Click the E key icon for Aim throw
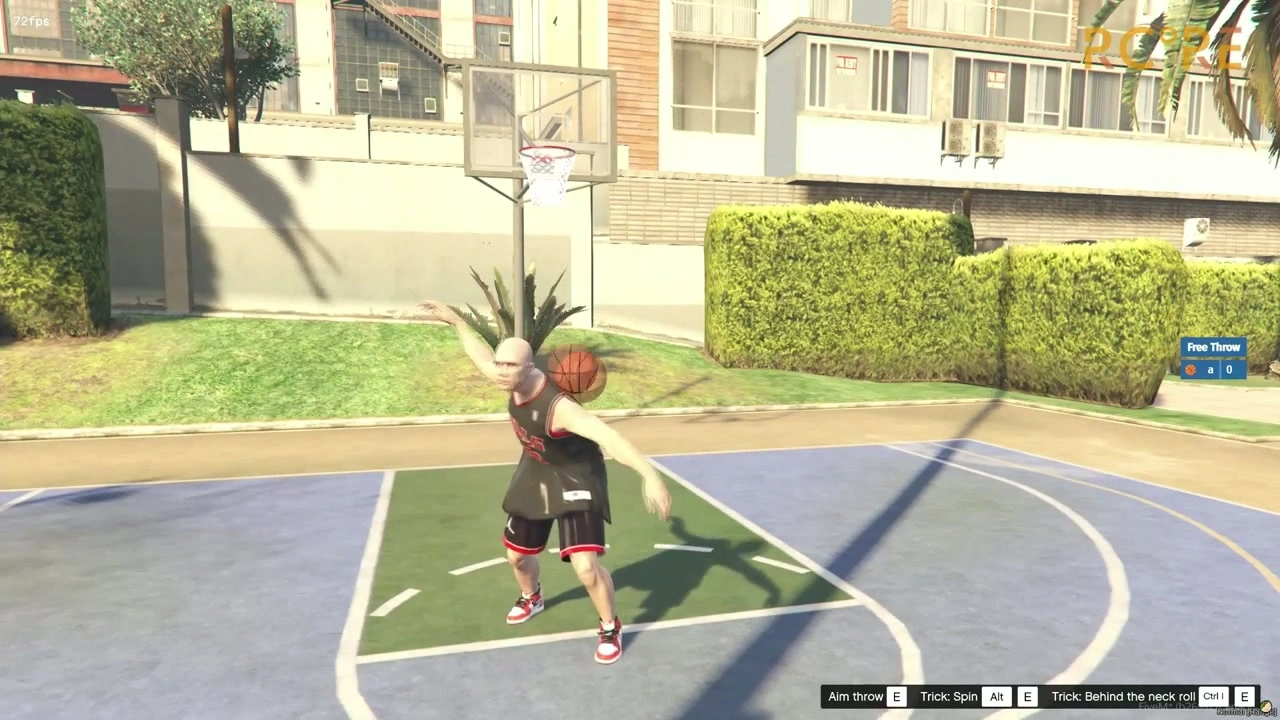This screenshot has height=720, width=1280. (896, 696)
